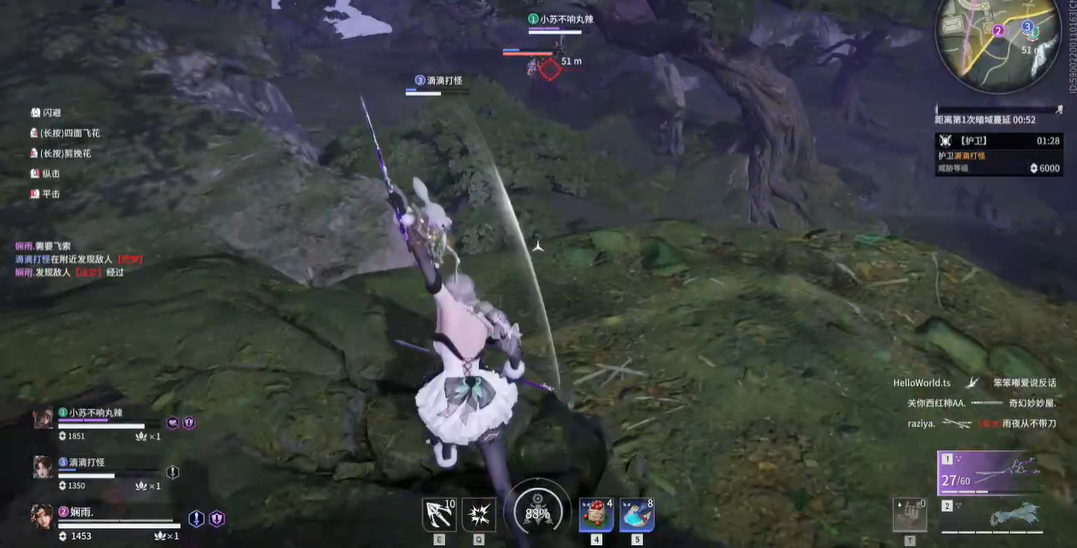
Task: Use the blue armor powder slot
Action: (x=637, y=515)
